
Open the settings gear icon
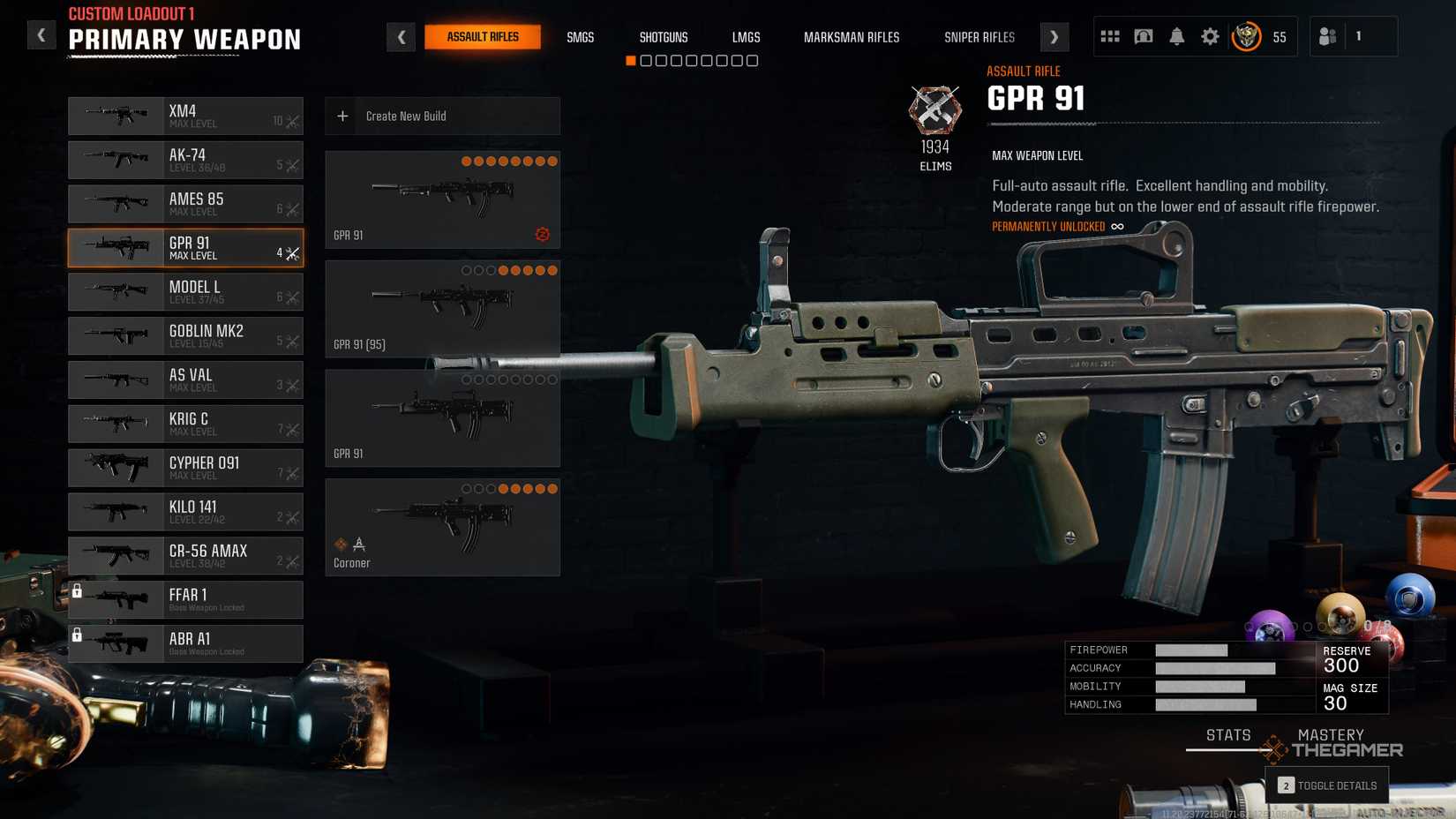click(1210, 36)
